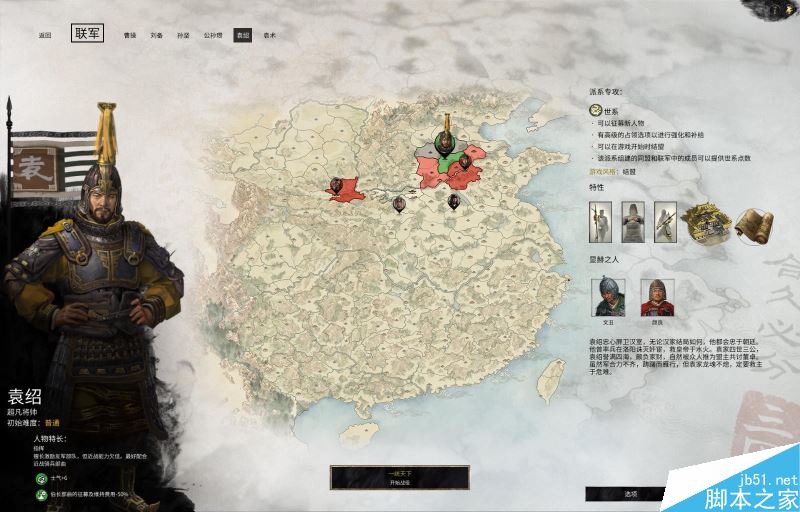The height and width of the screenshot is (512, 800).
Task: Start the campaign with 开始战役 button
Action: [385, 478]
